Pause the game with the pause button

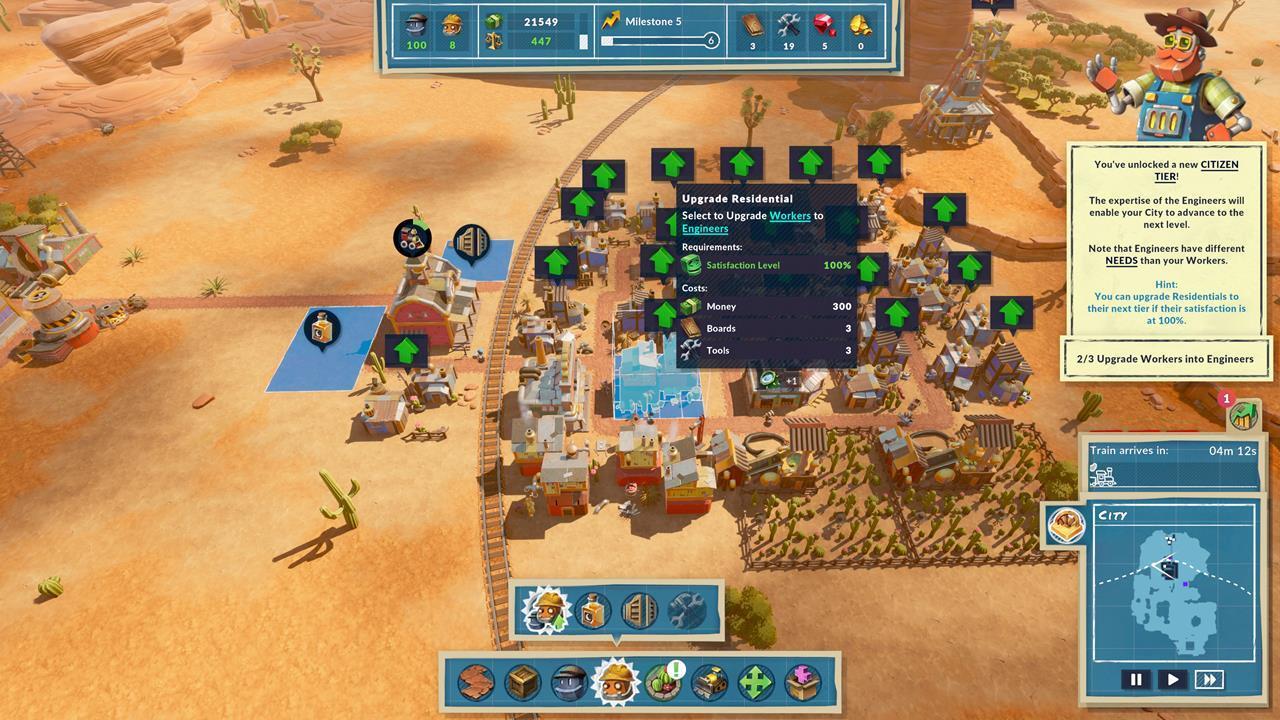tap(1136, 679)
